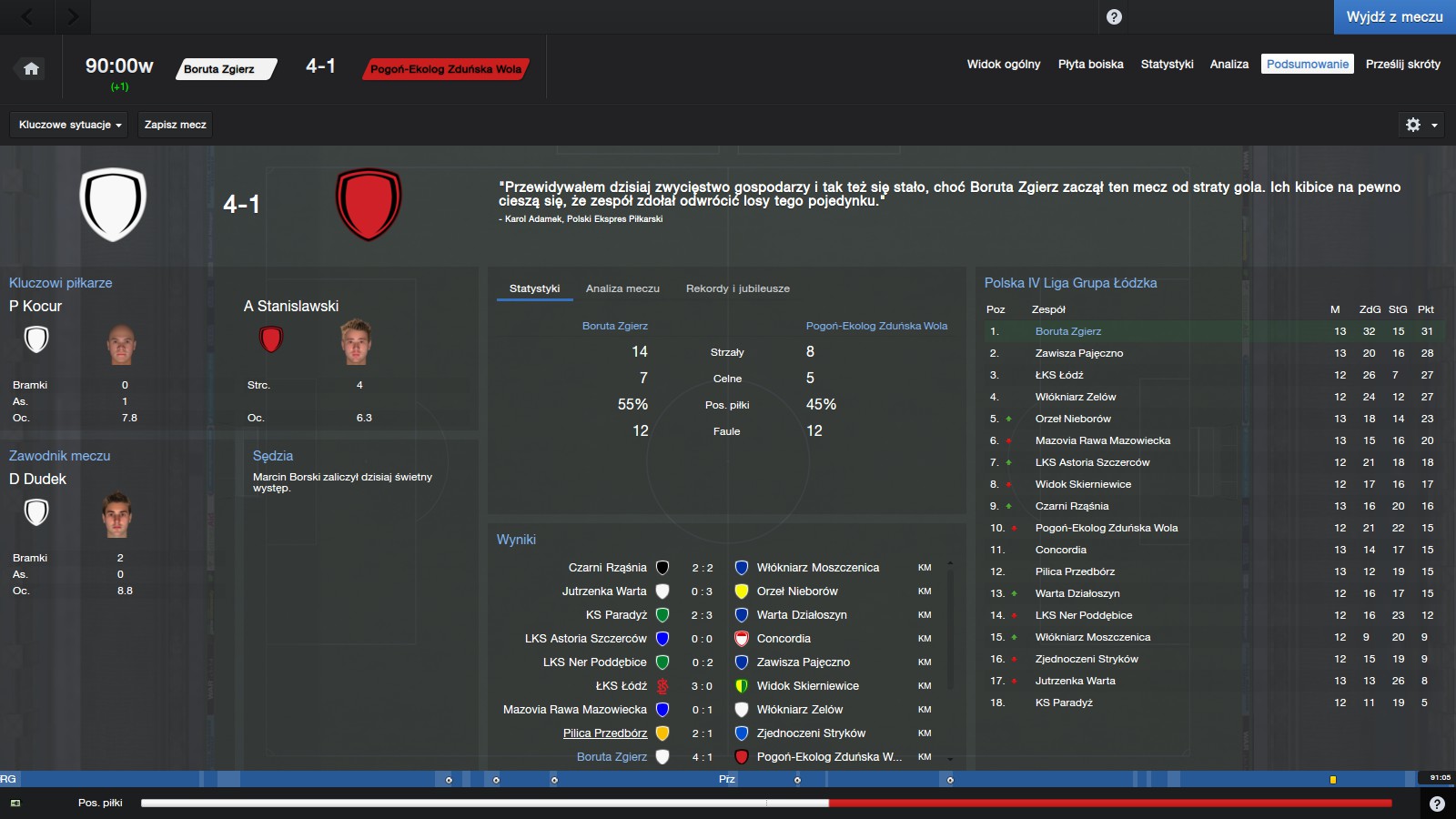Image resolution: width=1456 pixels, height=819 pixels.
Task: Open the Analiza view
Action: [1228, 65]
